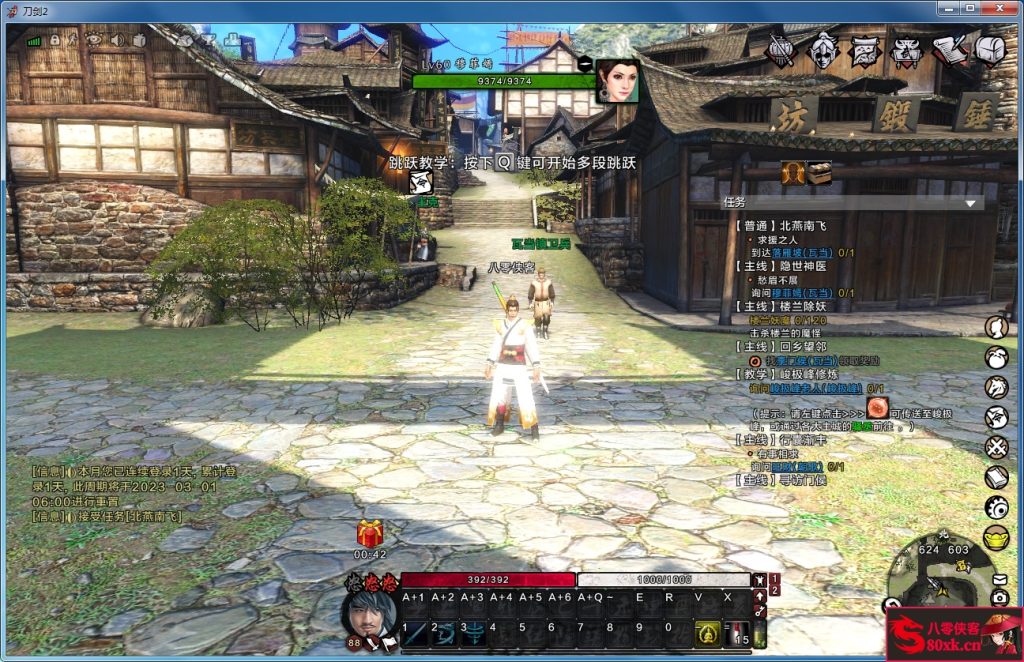
Task: Click the helmeted warrior mask icon
Action: pos(823,49)
